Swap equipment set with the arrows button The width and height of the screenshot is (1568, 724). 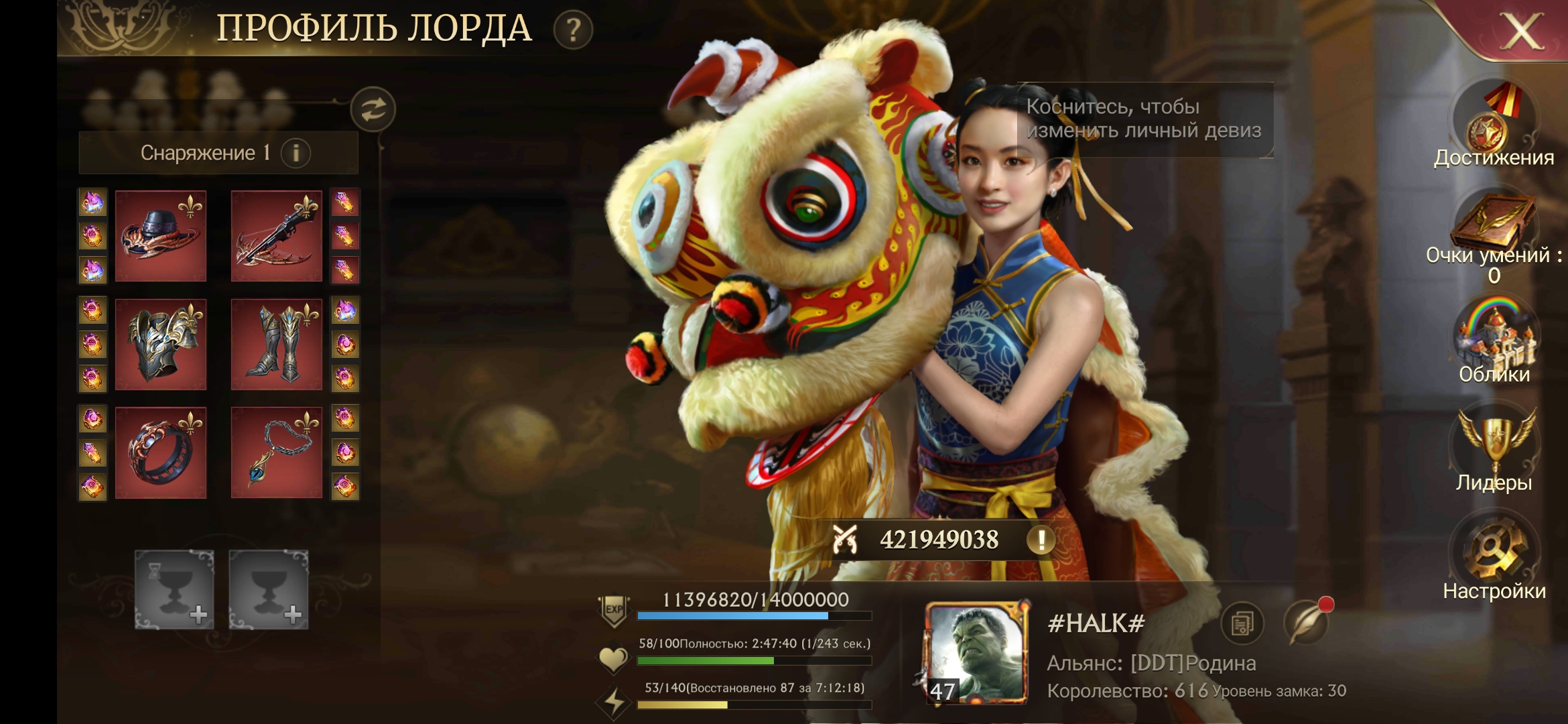[x=373, y=109]
